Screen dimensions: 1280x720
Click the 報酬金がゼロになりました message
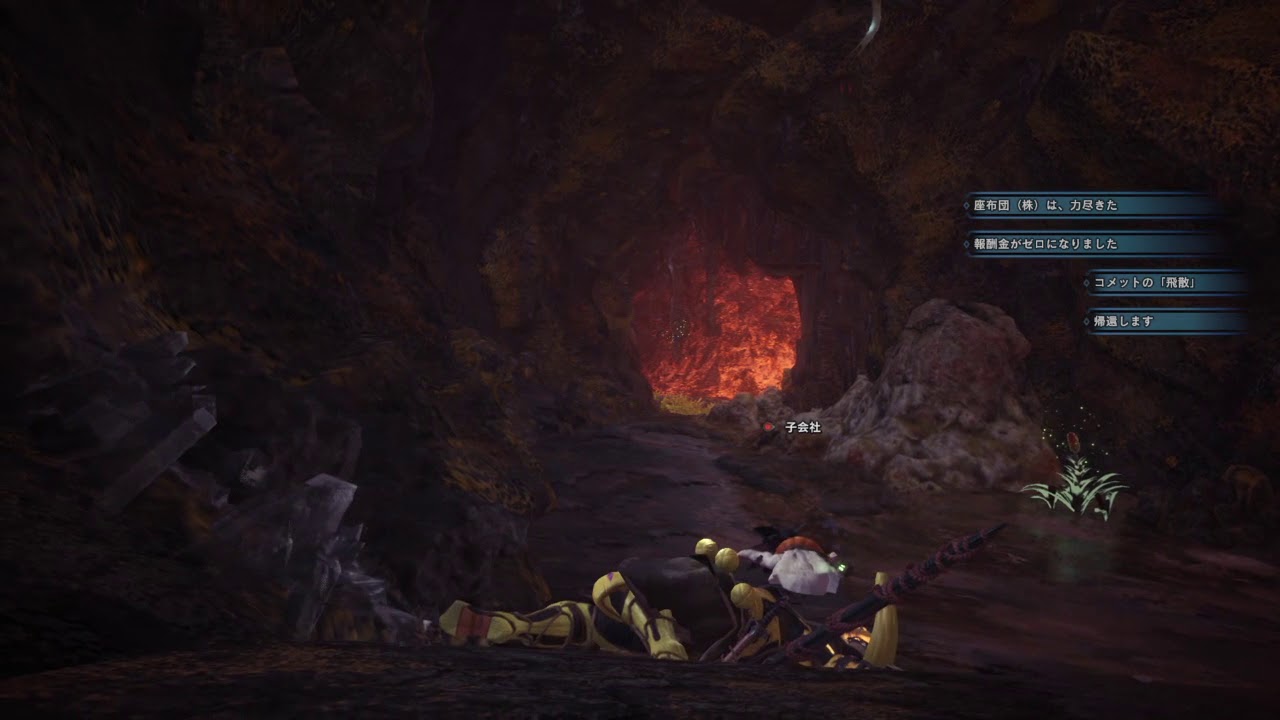[x=1090, y=244]
